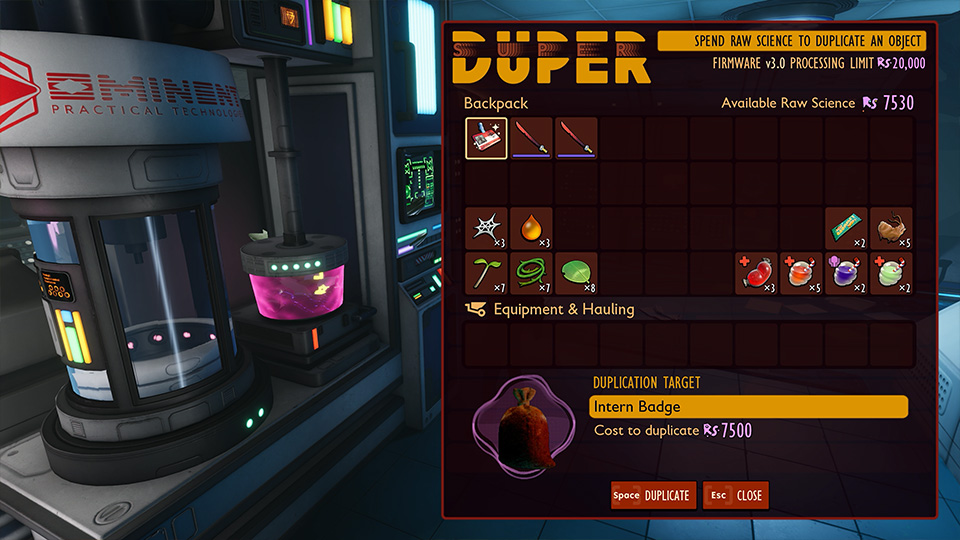
Task: Select the purple smoothie slot
Action: [x=847, y=273]
